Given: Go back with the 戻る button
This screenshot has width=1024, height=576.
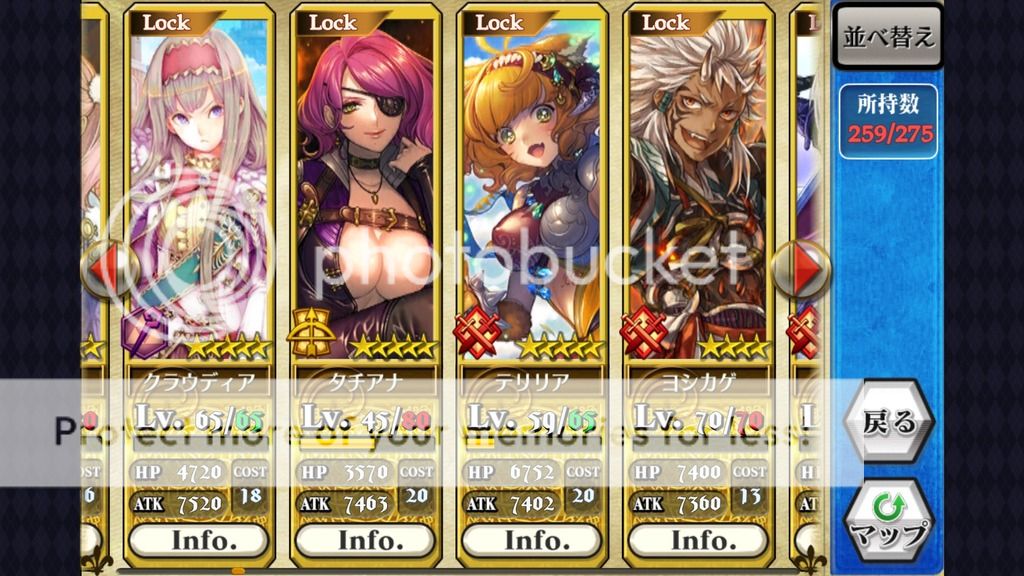Looking at the screenshot, I should [x=888, y=422].
